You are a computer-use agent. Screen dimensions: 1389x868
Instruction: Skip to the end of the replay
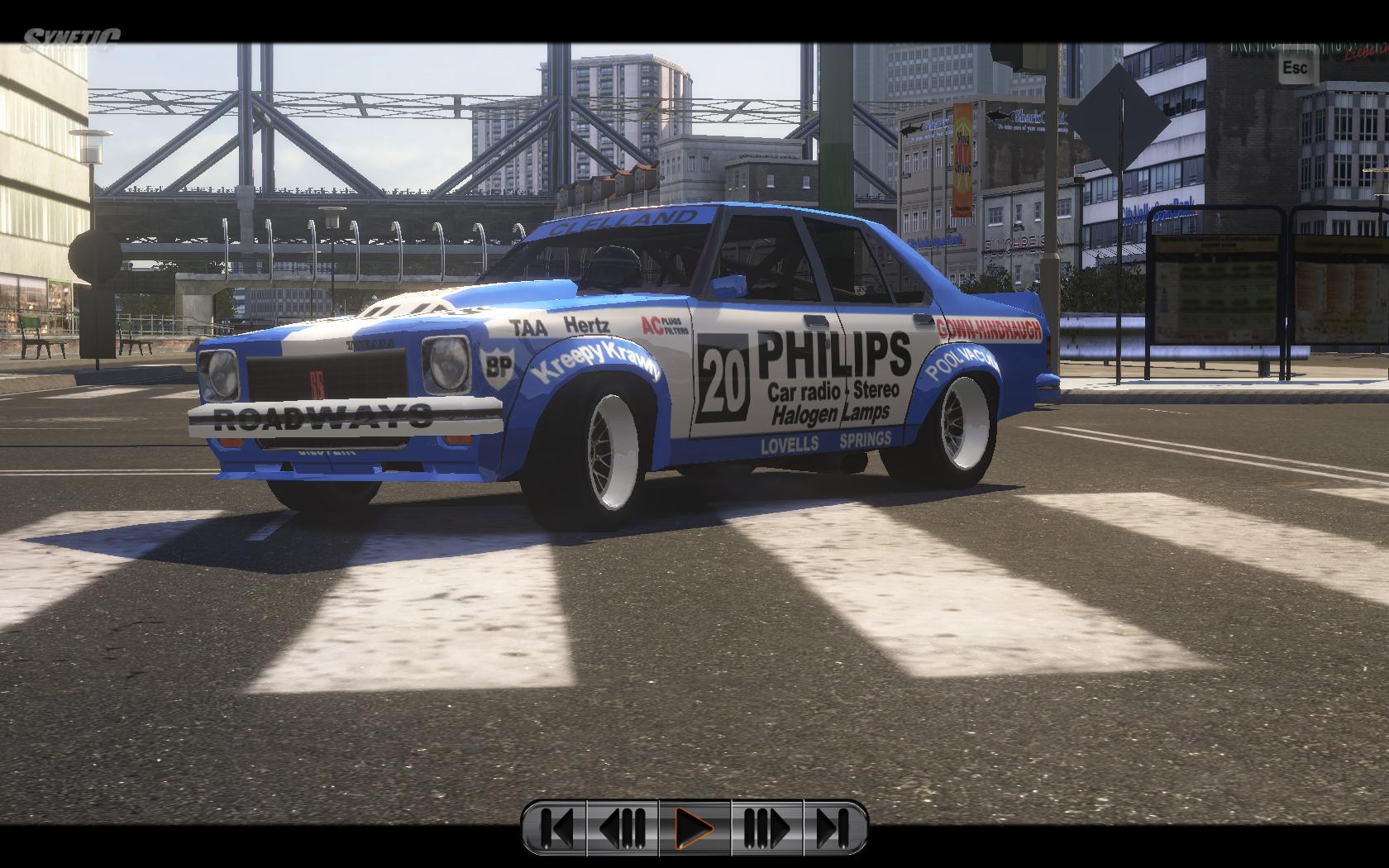(833, 826)
